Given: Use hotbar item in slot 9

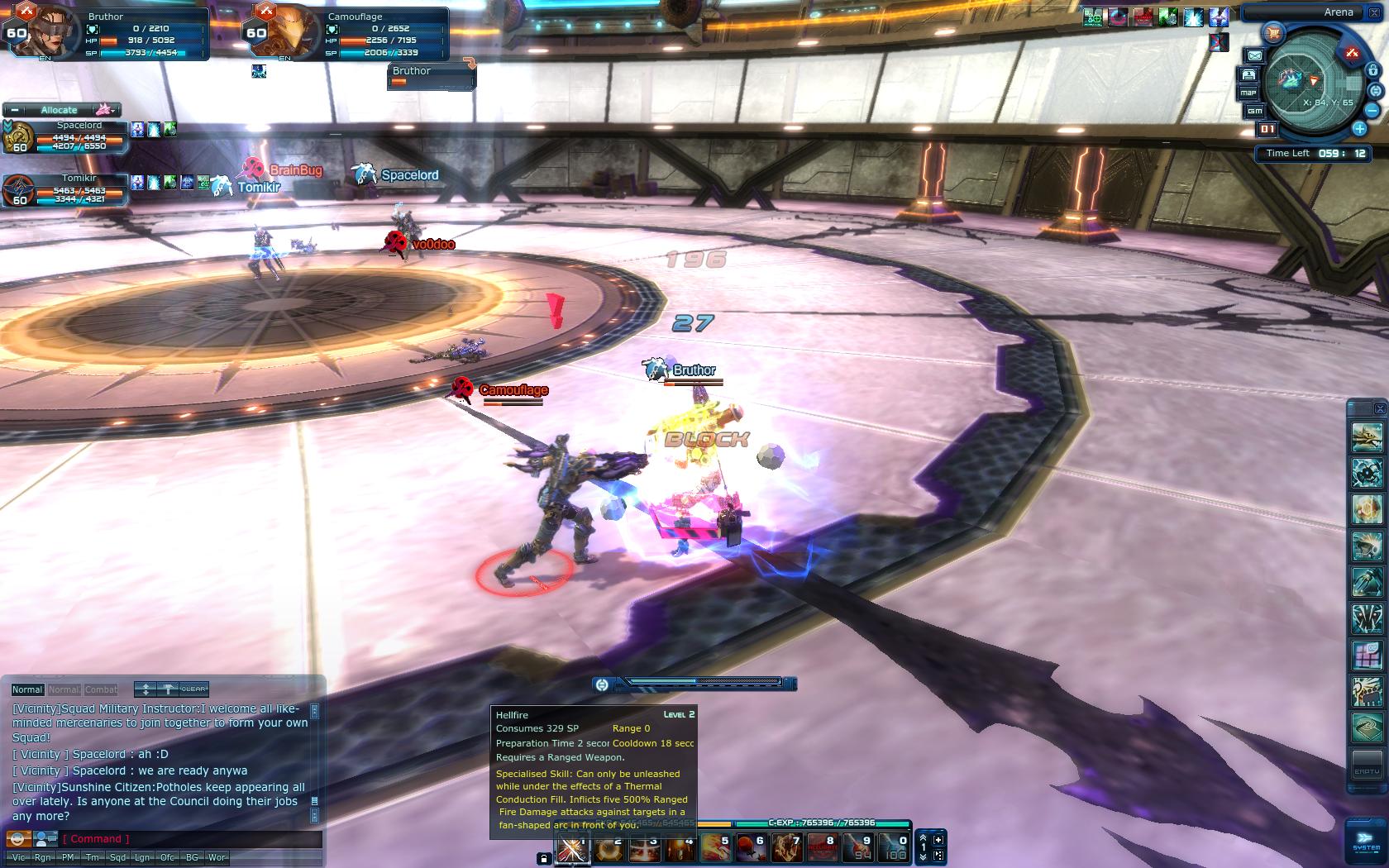Looking at the screenshot, I should point(858,849).
